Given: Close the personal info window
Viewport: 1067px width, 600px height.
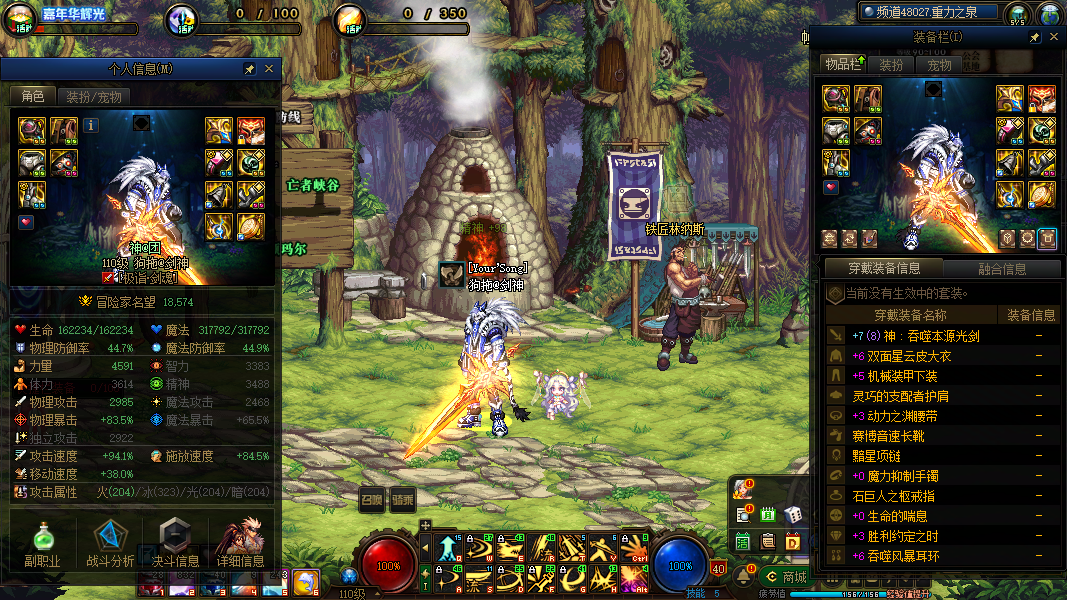Looking at the screenshot, I should coord(268,69).
